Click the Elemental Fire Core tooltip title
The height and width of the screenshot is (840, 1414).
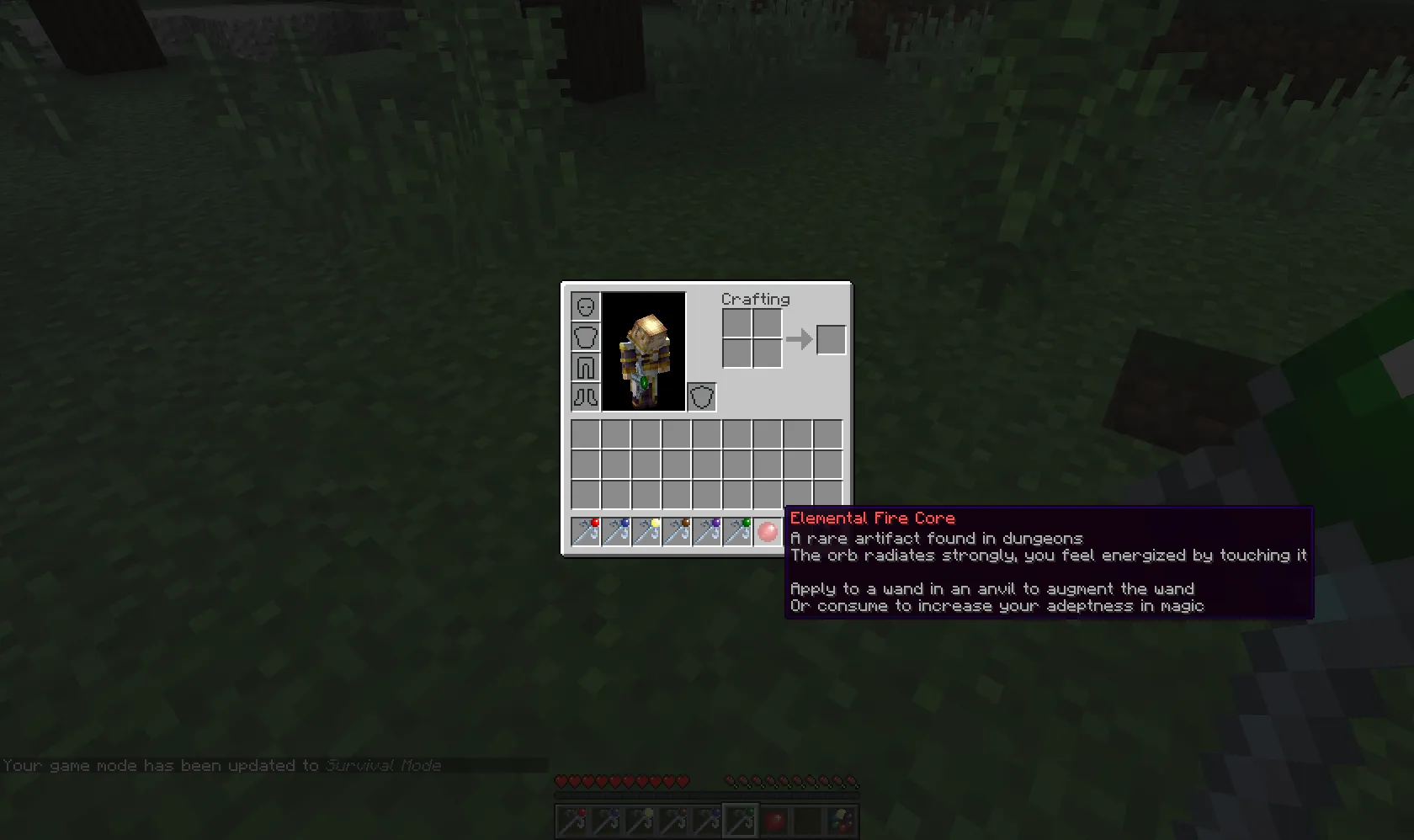(872, 518)
